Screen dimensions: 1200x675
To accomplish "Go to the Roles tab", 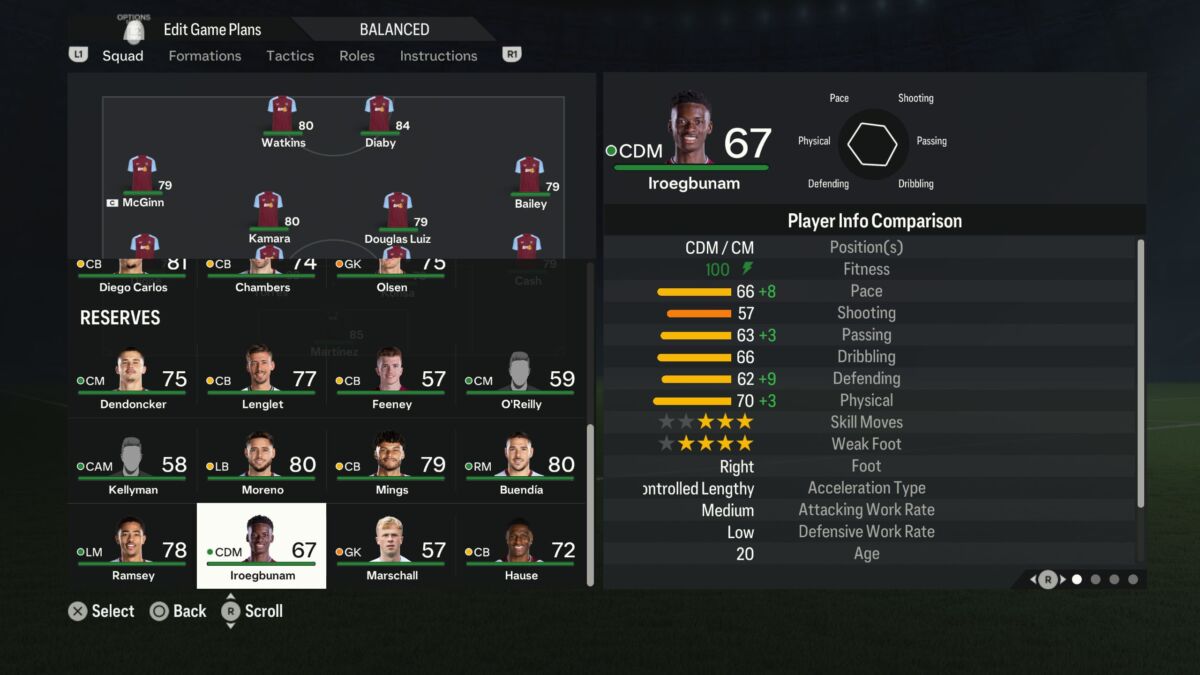I will (x=357, y=56).
